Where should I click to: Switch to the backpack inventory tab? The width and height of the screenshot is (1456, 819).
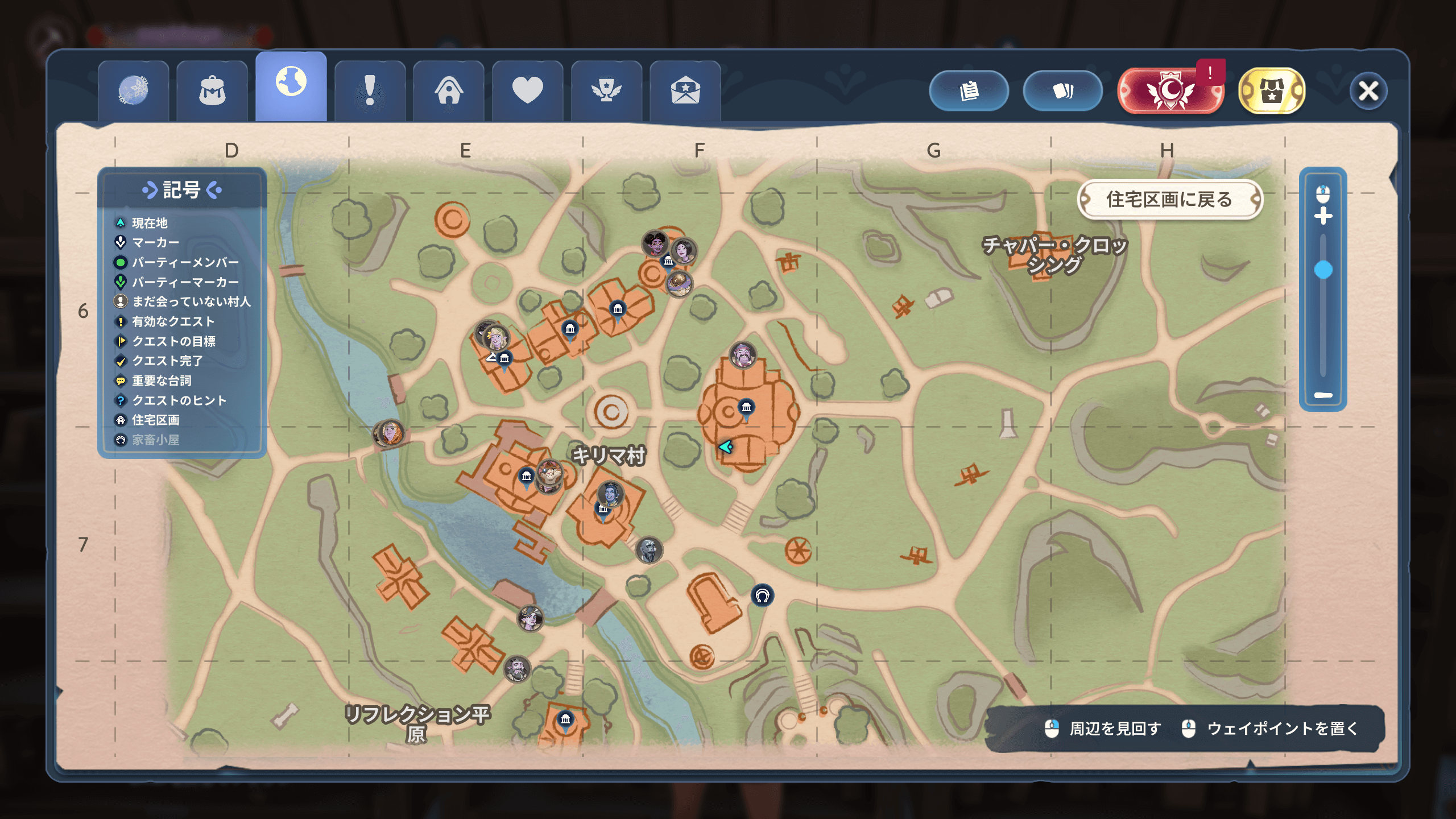point(212,91)
